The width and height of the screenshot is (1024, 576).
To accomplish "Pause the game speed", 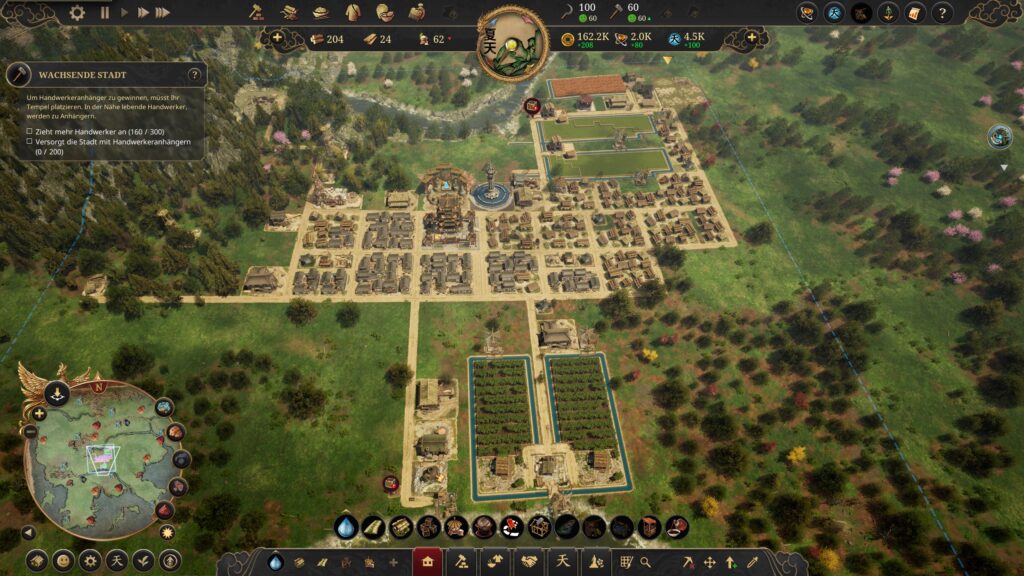I will coord(104,13).
